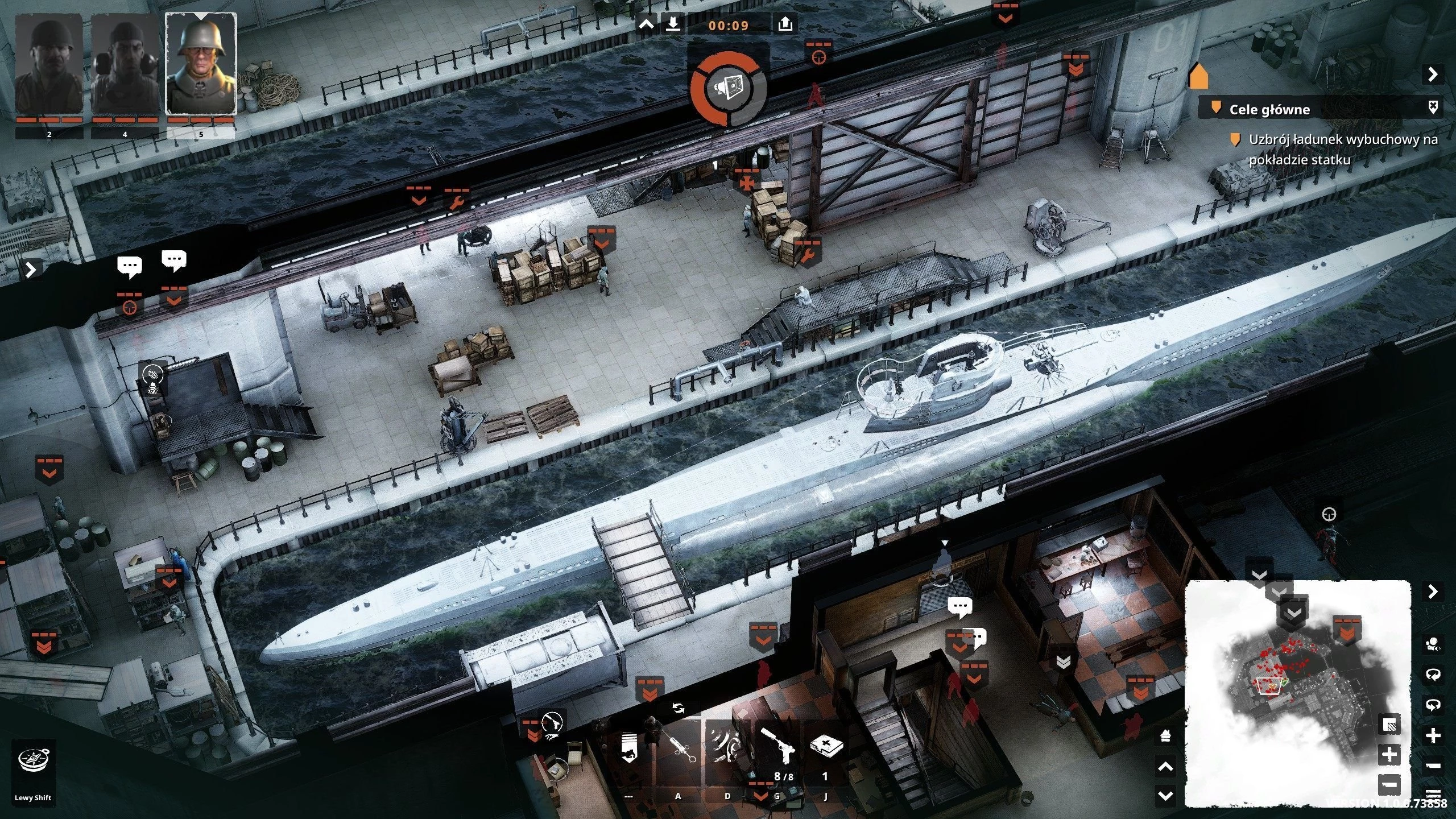This screenshot has height=819, width=1456.
Task: Use the first aid kit slot
Action: point(826,746)
